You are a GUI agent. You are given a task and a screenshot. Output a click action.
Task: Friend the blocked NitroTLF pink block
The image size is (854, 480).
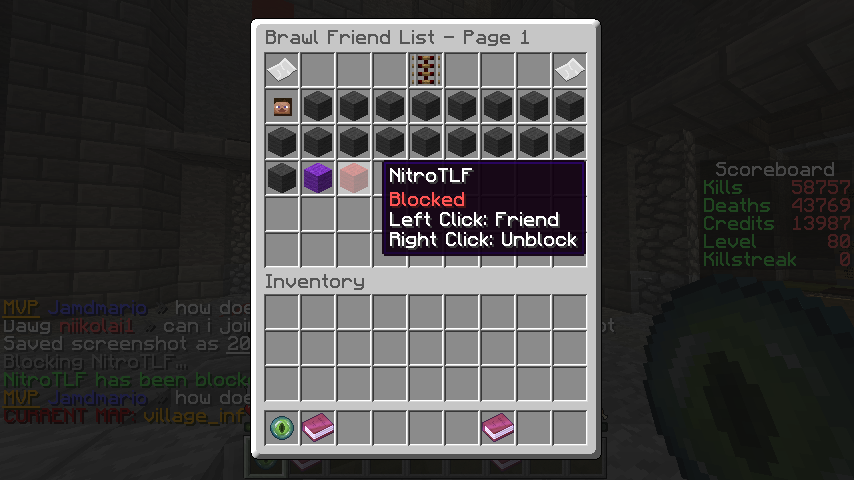pos(354,177)
